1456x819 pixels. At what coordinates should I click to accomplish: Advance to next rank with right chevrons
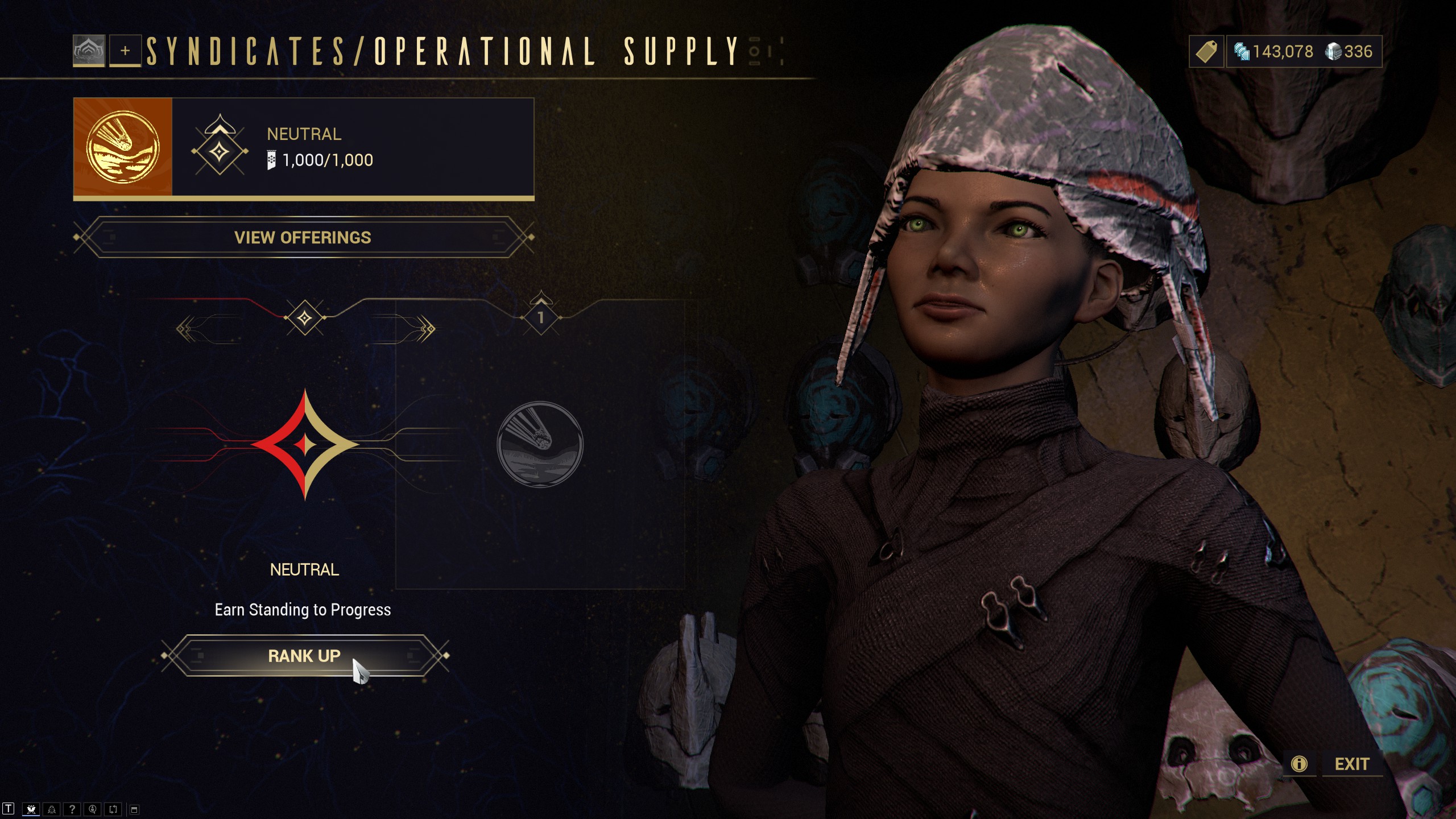pyautogui.click(x=427, y=329)
